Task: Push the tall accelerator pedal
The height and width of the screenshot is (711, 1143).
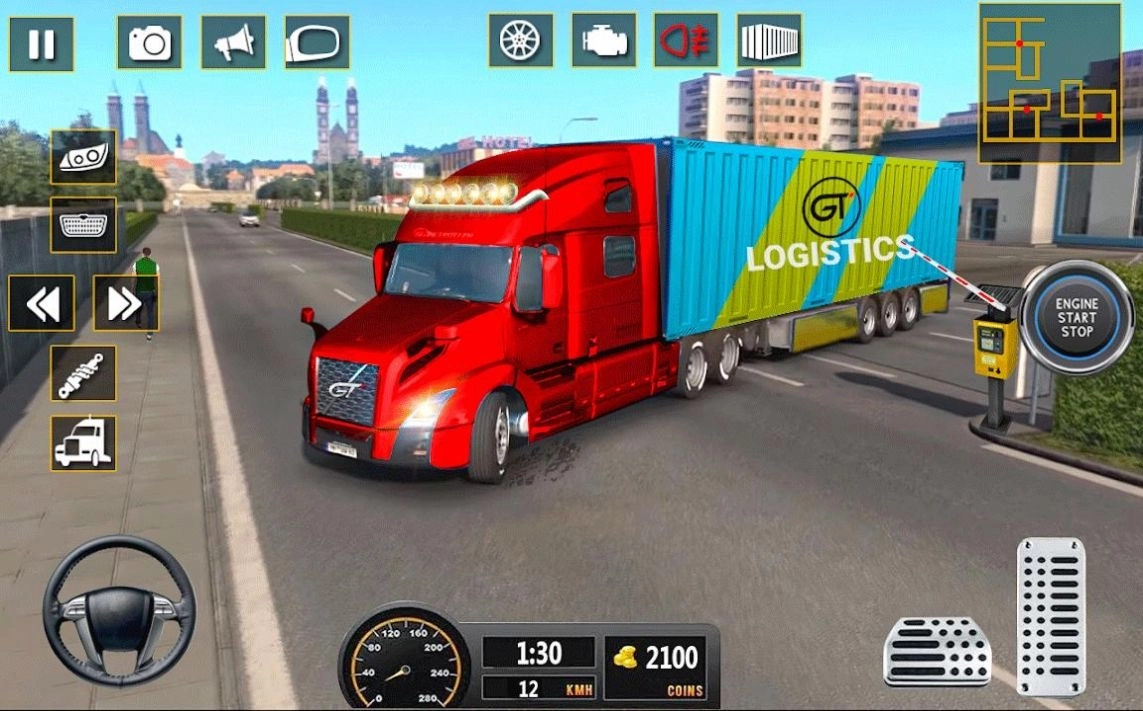Action: click(1050, 616)
